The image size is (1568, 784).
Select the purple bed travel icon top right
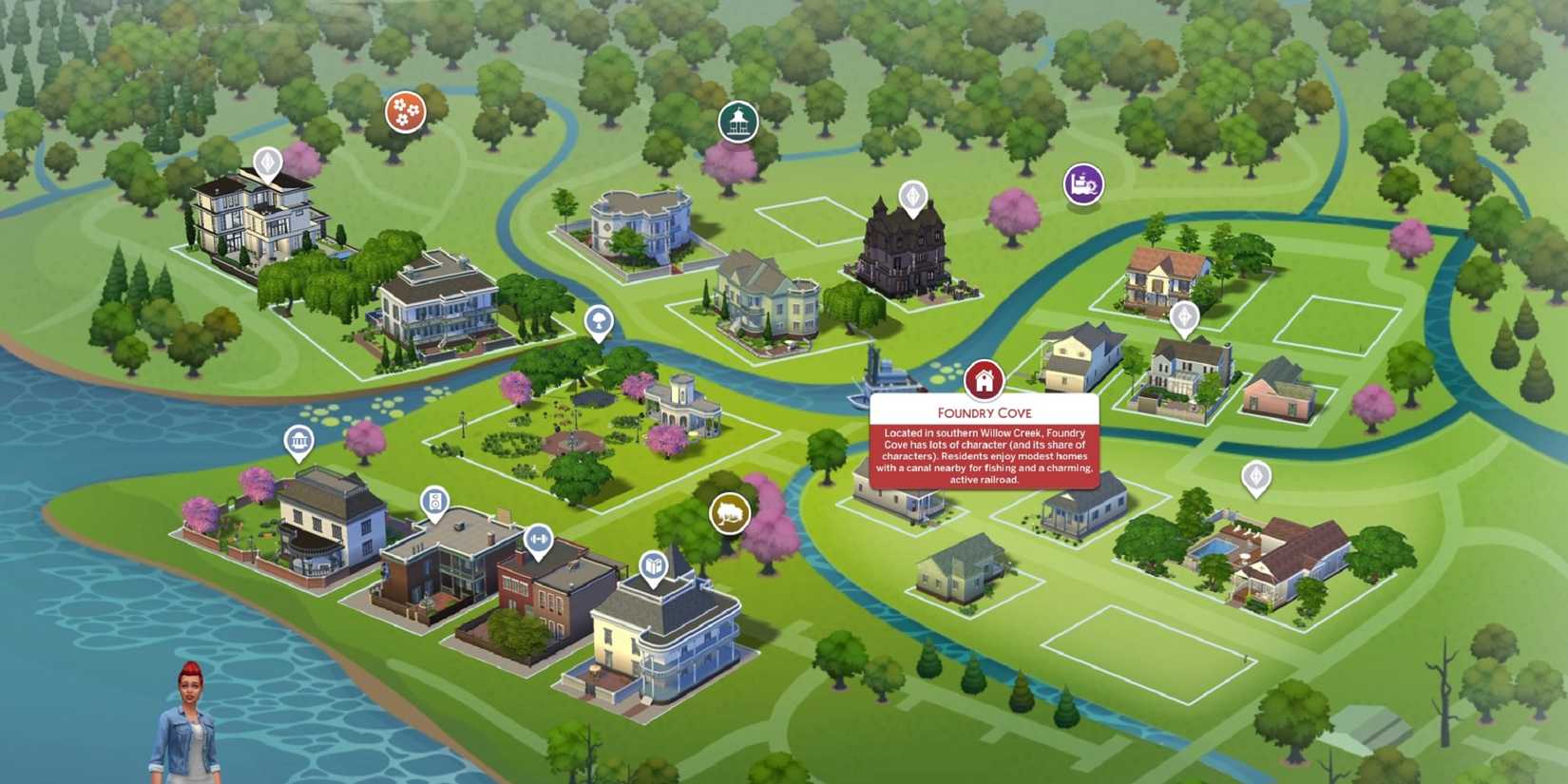pyautogui.click(x=1082, y=182)
